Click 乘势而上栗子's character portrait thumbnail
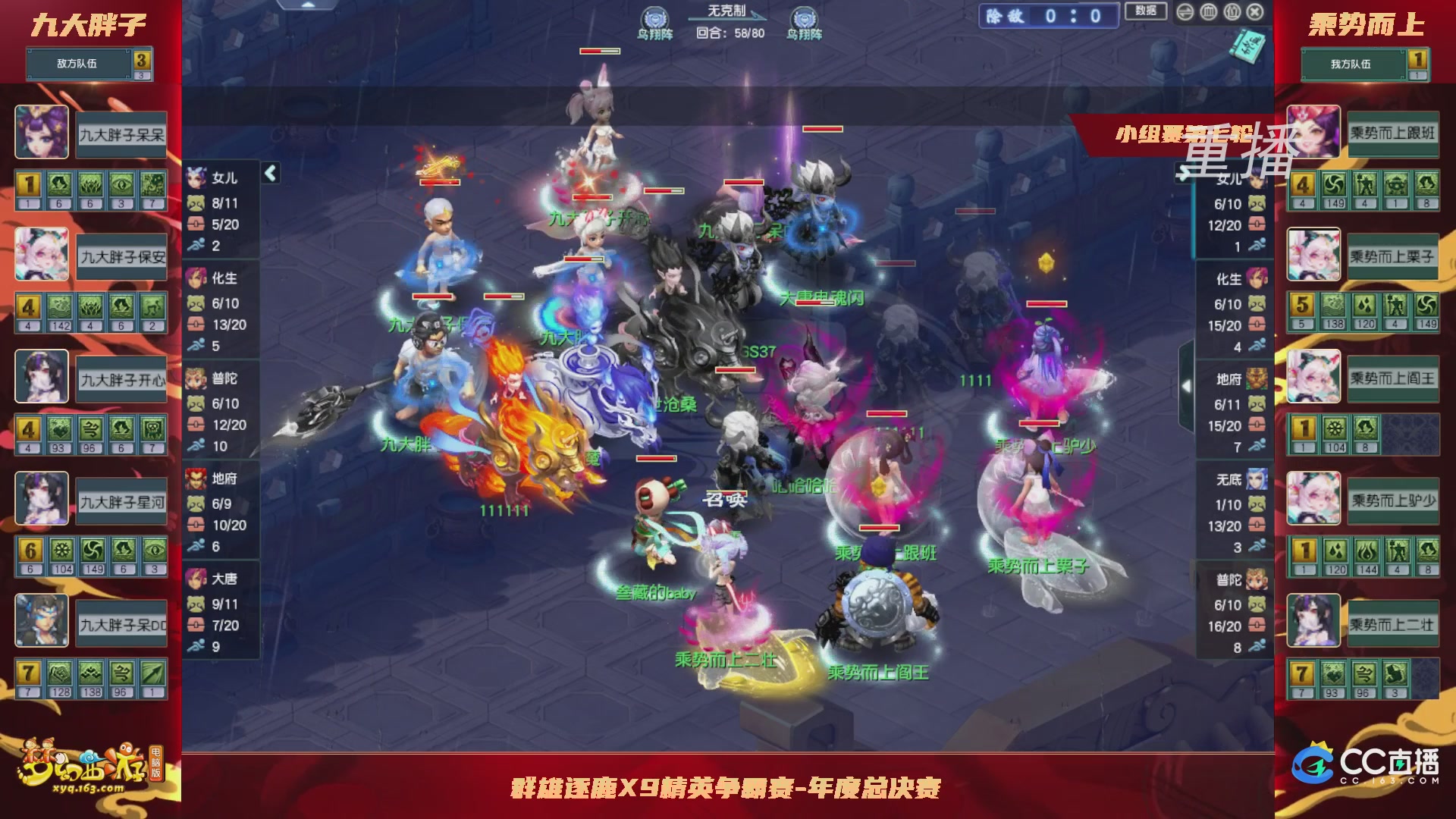This screenshot has height=819, width=1456. (x=1313, y=255)
